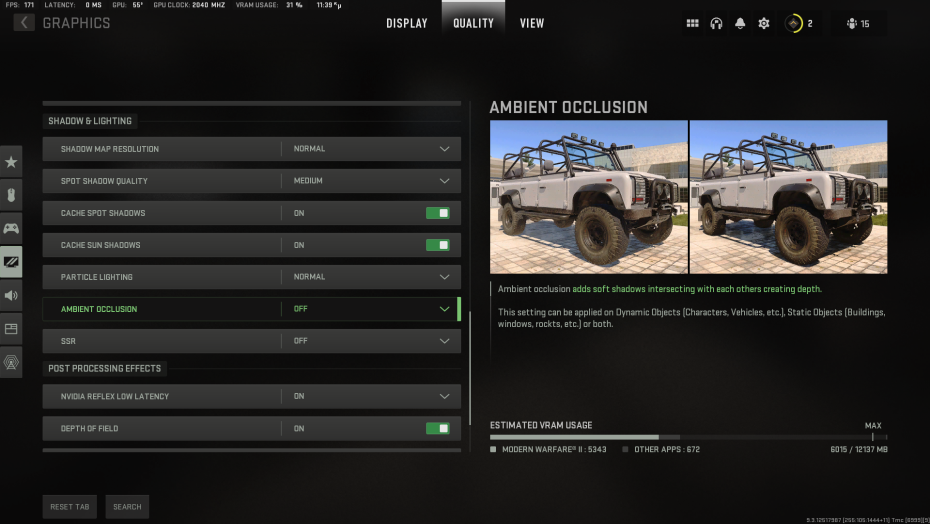Switch to the Display tab

tap(407, 23)
